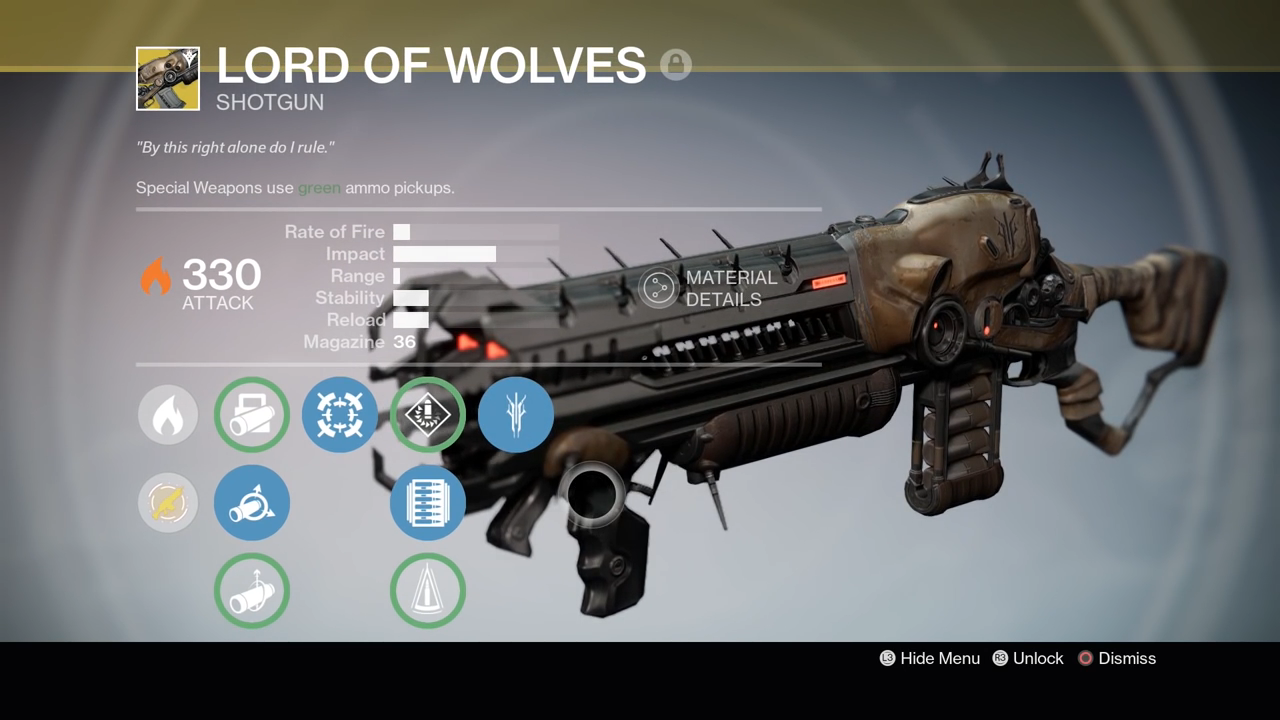Image resolution: width=1280 pixels, height=720 pixels.
Task: Click the lock icon beside the weapon name
Action: 676,65
